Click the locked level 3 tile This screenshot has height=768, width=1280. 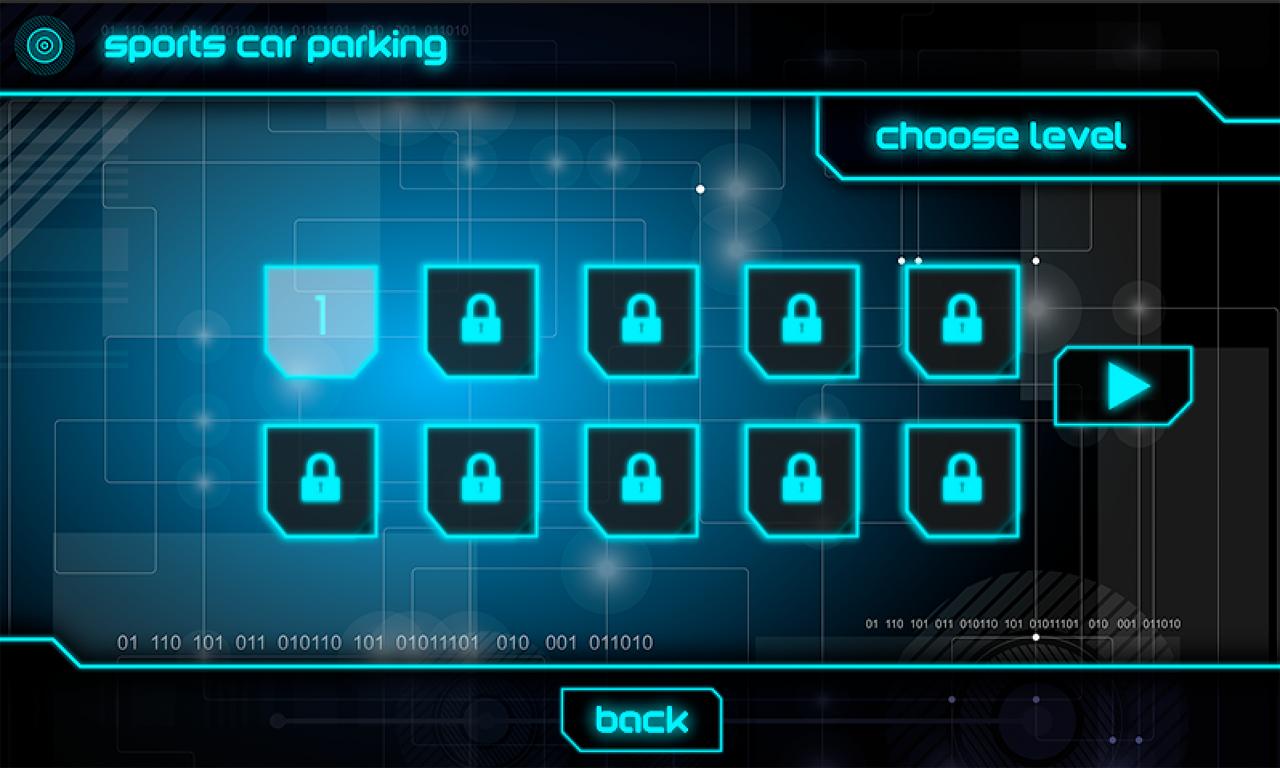pos(640,320)
